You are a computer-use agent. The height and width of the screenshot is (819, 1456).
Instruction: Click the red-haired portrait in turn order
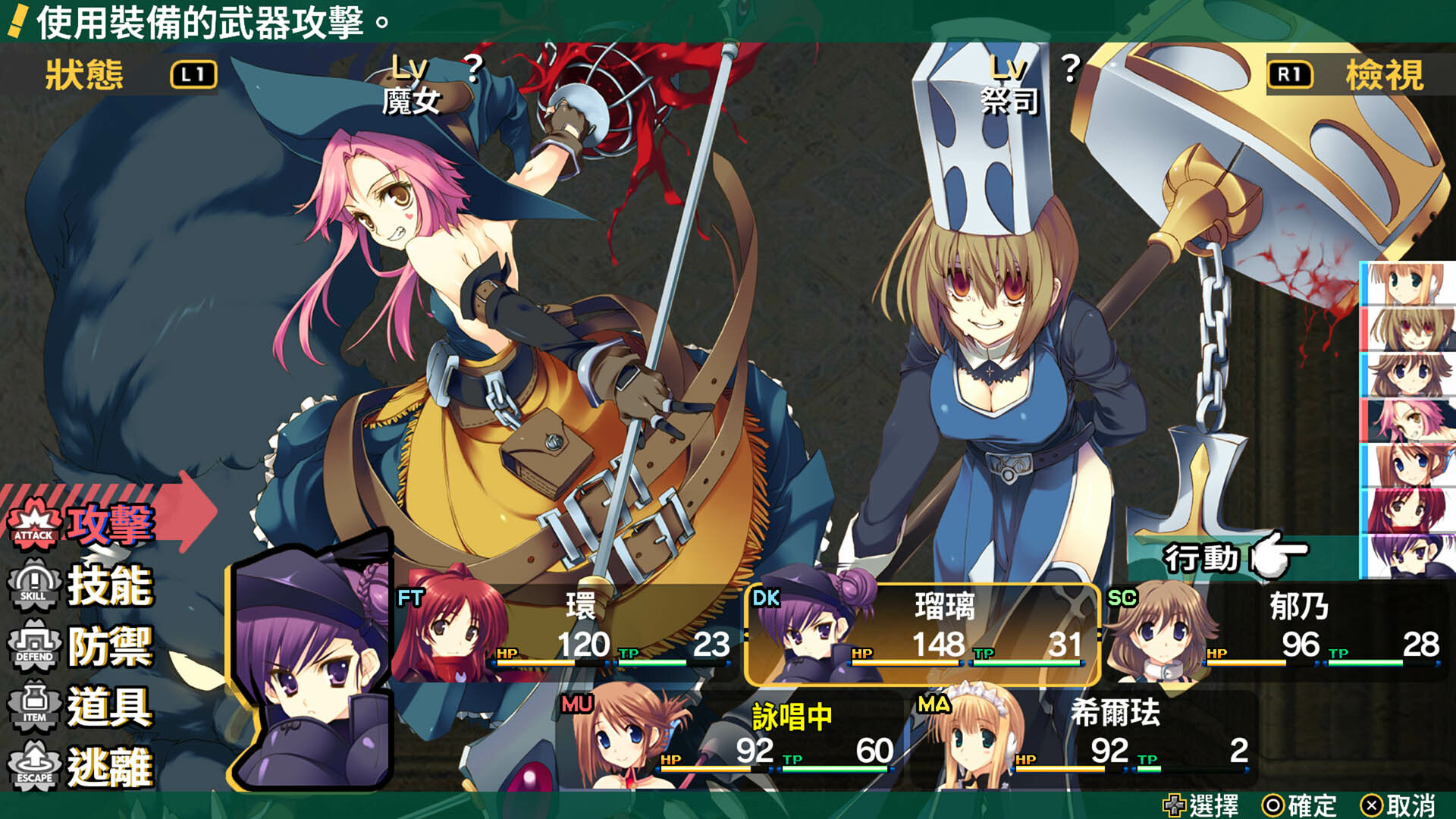click(x=1409, y=510)
